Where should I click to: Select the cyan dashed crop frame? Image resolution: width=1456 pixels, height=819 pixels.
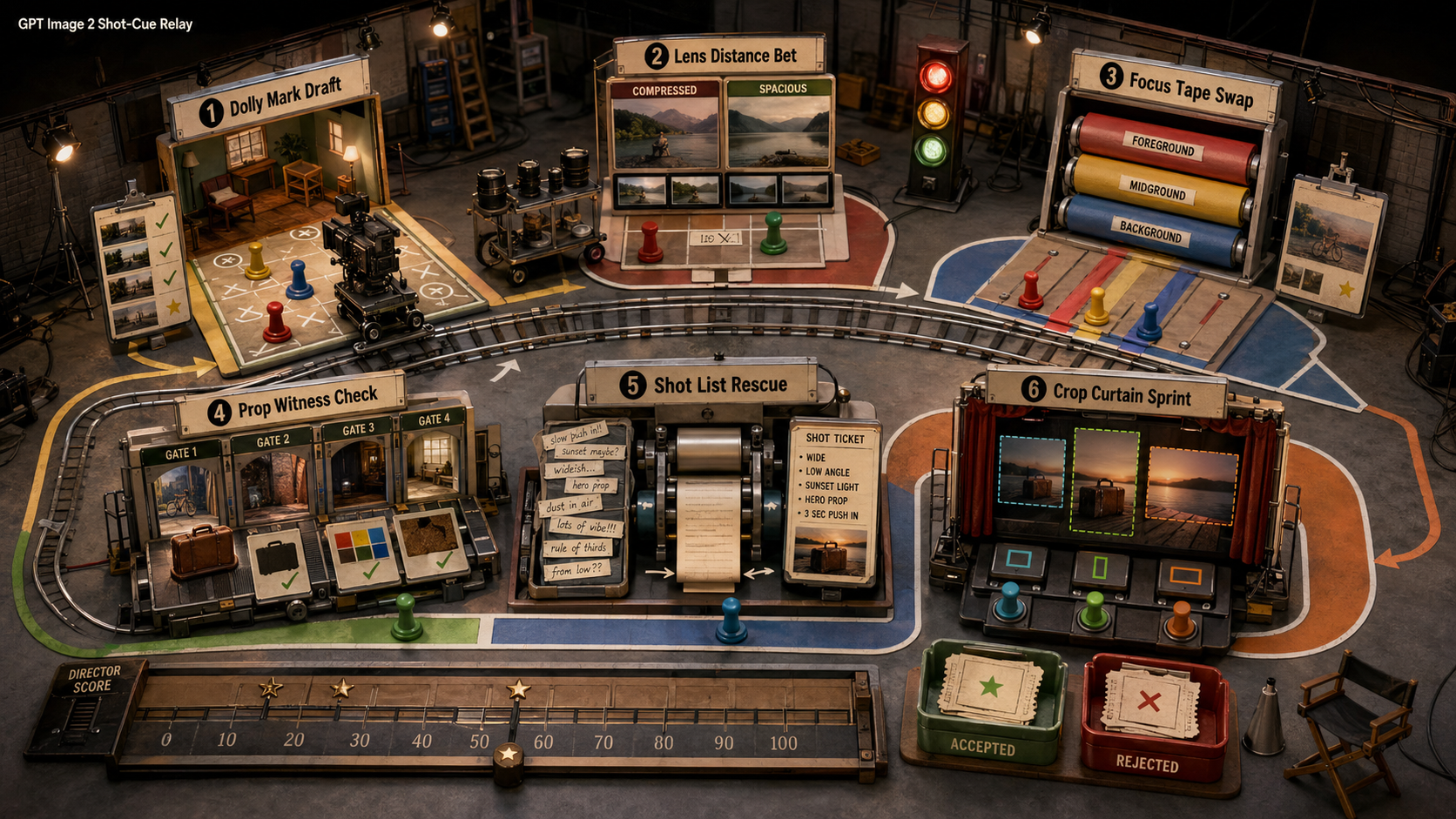pos(1032,471)
